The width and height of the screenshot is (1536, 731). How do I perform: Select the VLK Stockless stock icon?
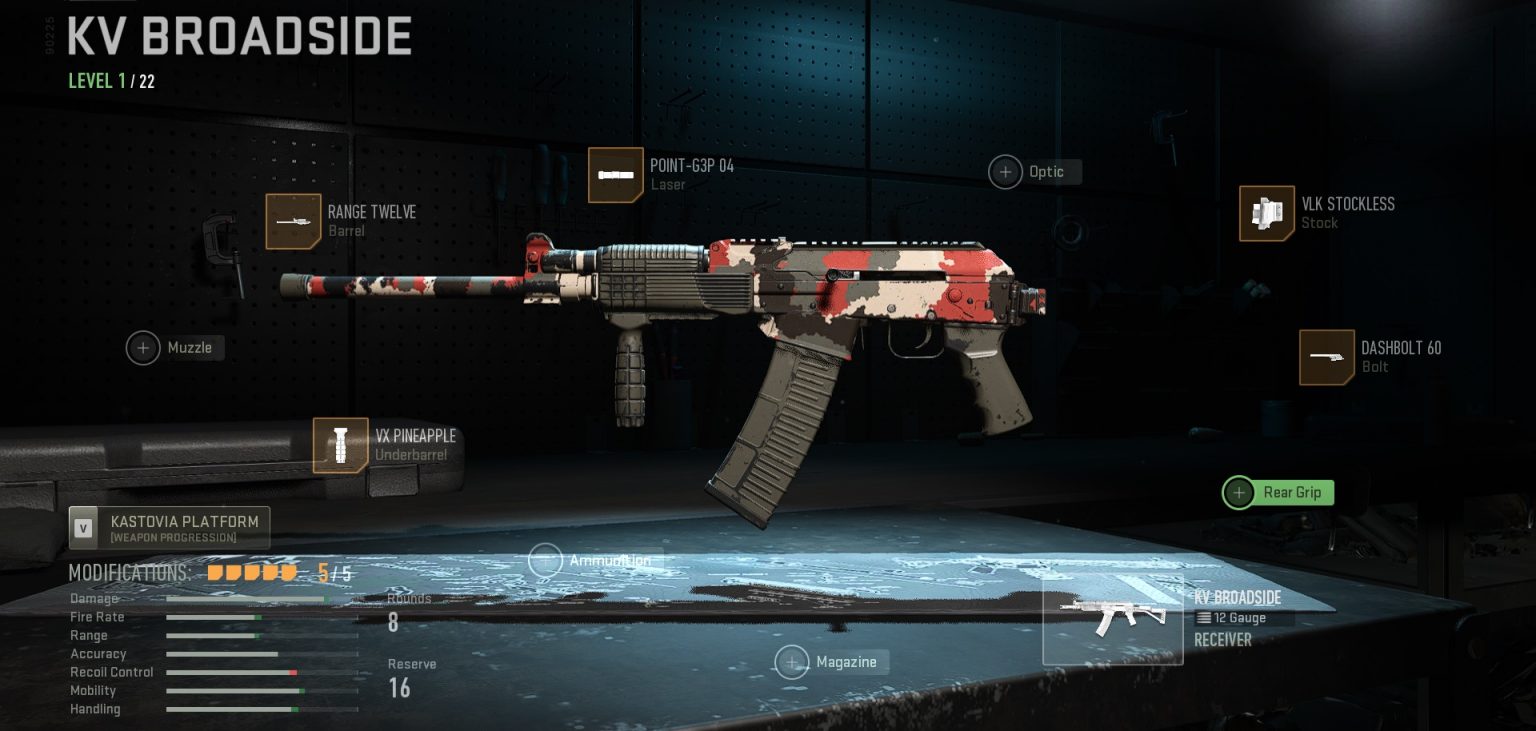[1266, 213]
